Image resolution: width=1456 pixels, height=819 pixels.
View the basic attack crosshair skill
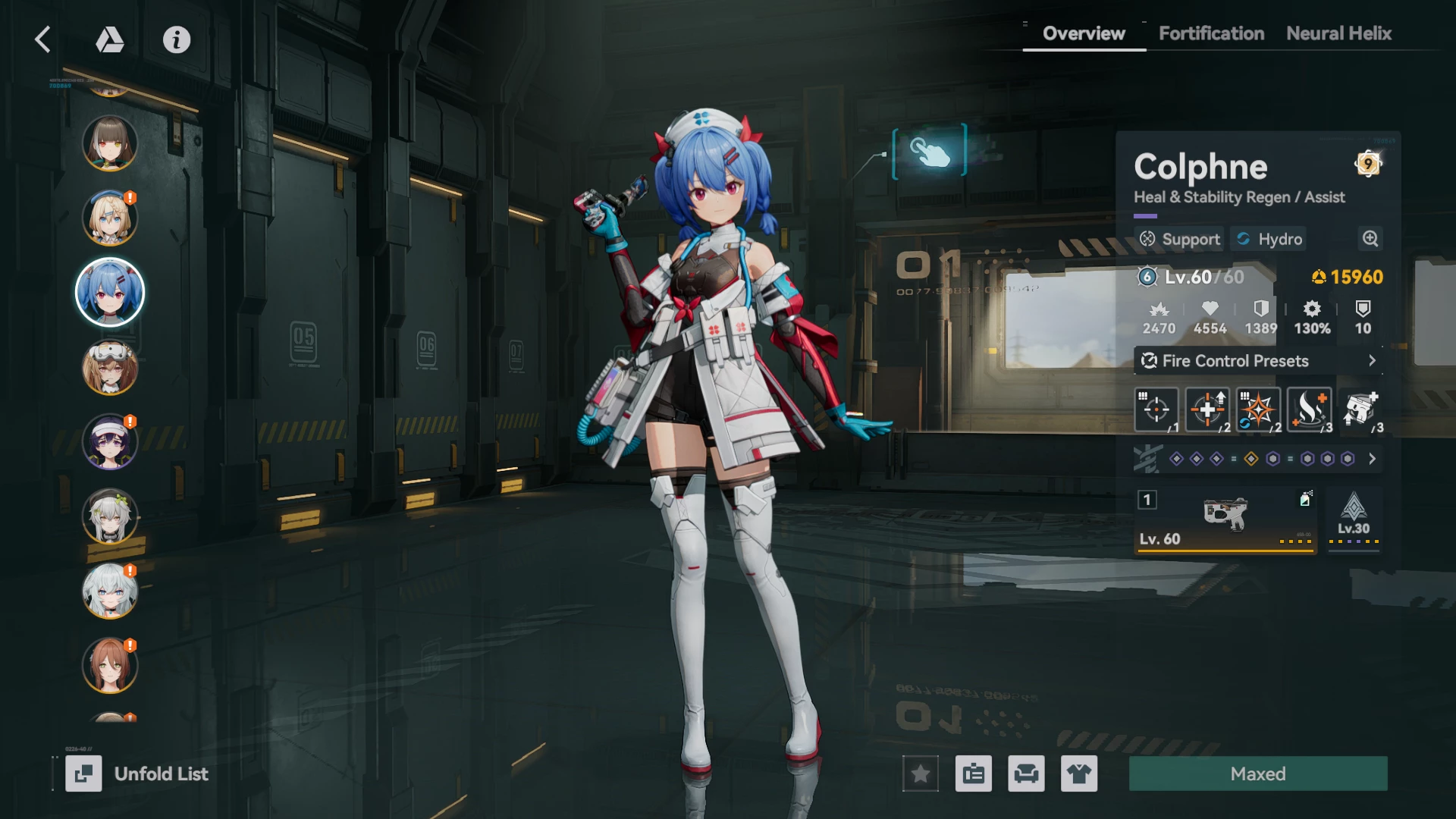coord(1156,409)
